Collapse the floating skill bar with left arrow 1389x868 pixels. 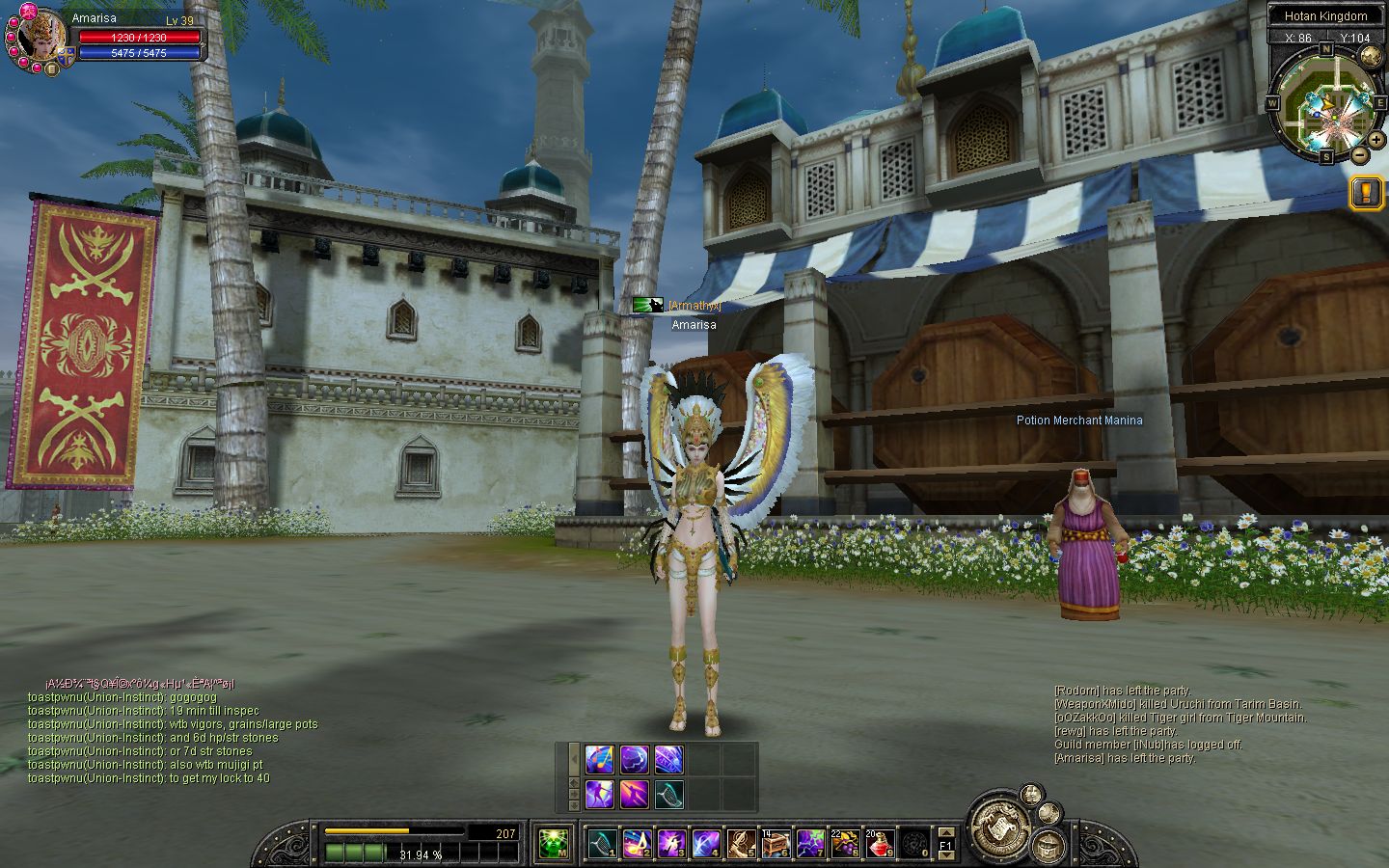(x=575, y=759)
